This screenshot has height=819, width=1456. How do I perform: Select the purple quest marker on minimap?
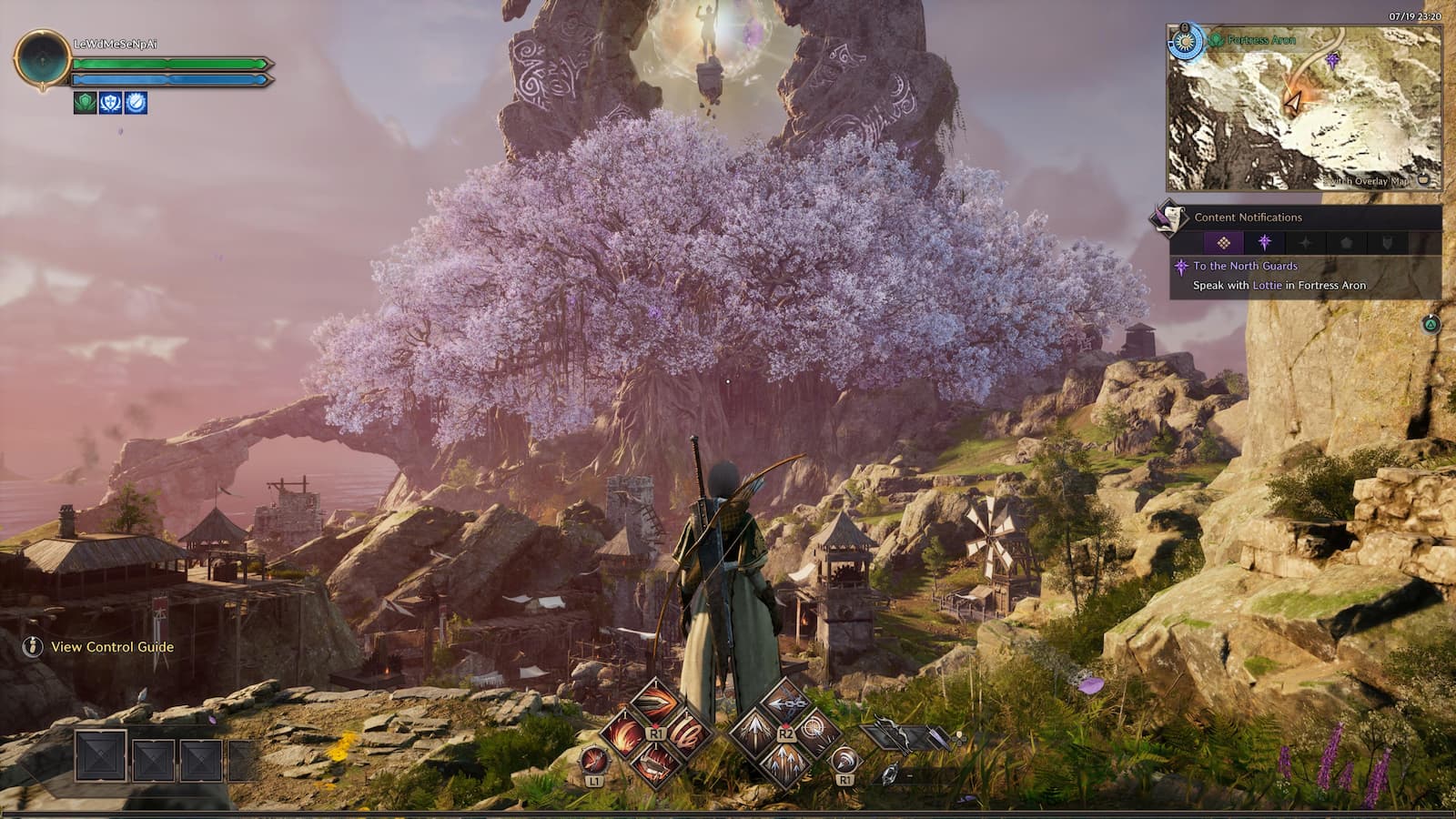[x=1332, y=61]
